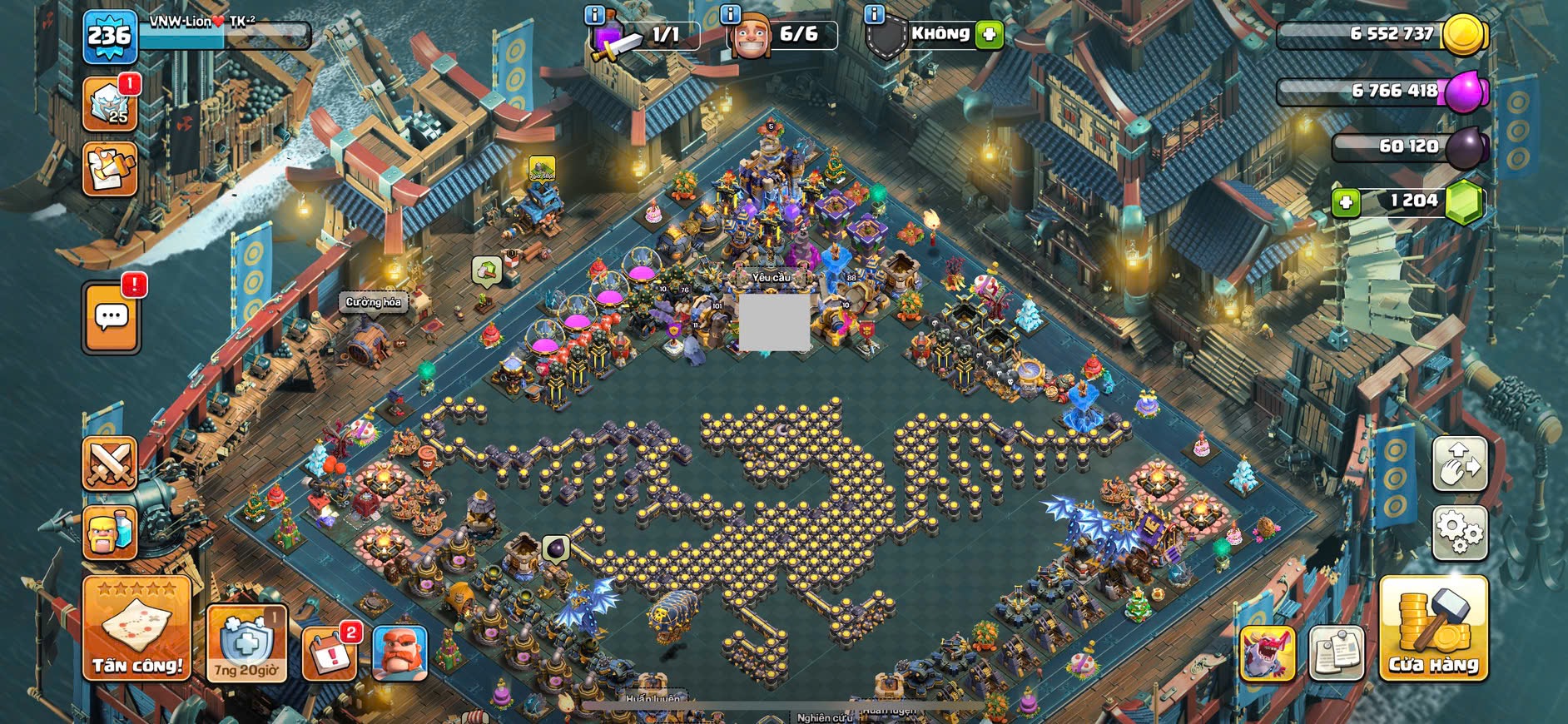Show info for the 6/6 builders

[730, 14]
